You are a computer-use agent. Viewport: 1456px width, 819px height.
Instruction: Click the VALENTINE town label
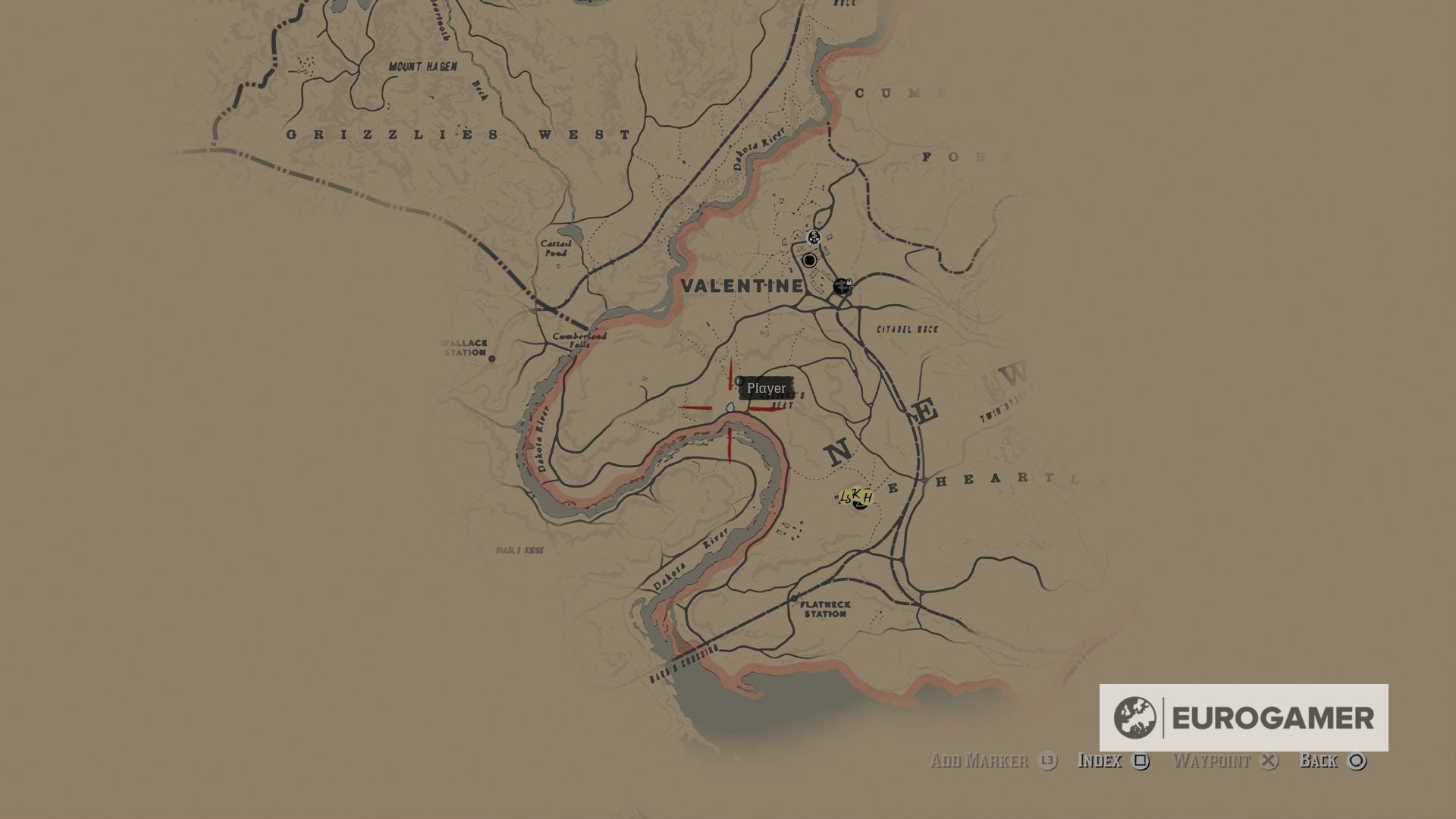pyautogui.click(x=744, y=287)
